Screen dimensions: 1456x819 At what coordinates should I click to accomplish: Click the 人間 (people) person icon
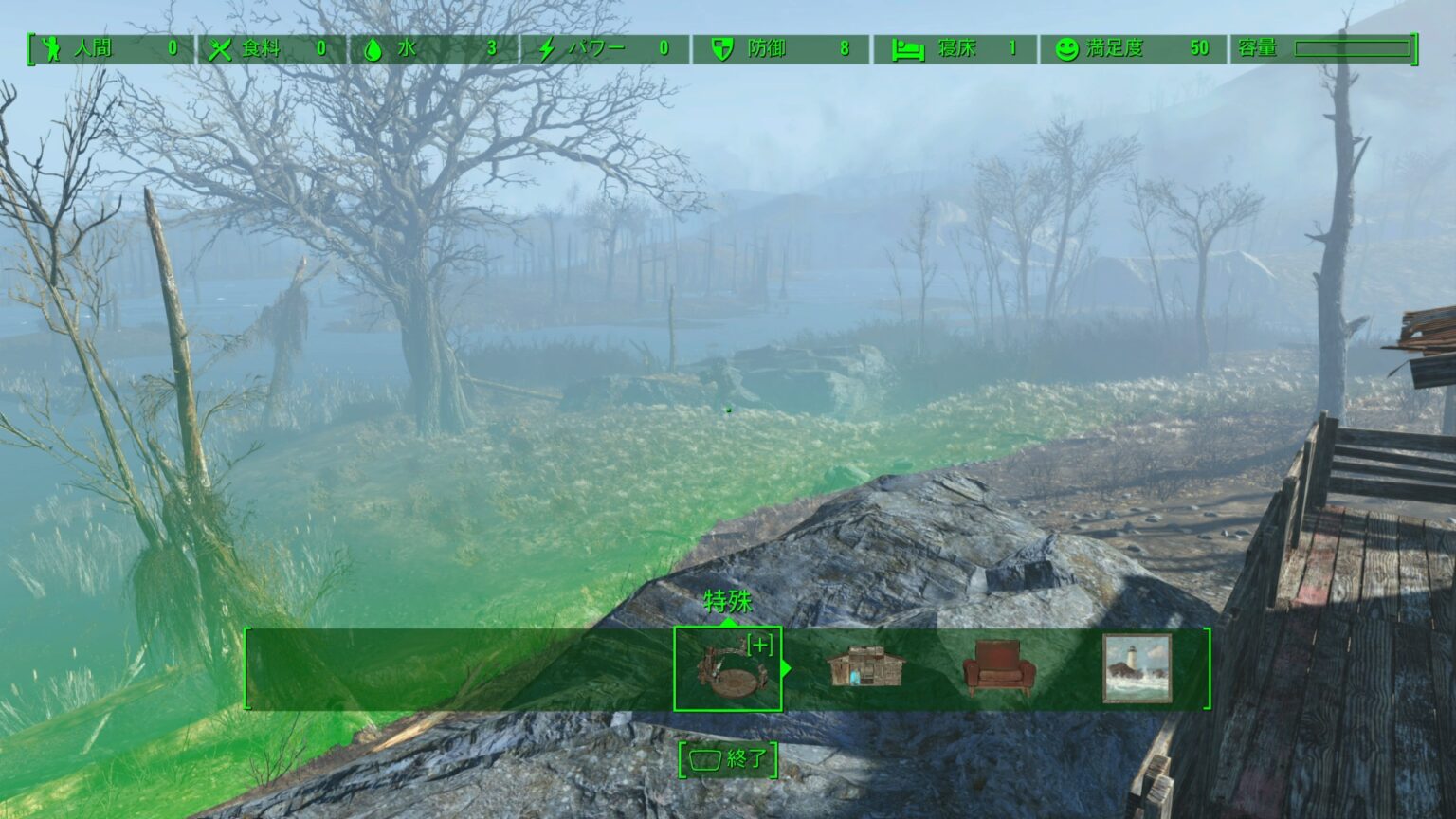tap(54, 48)
